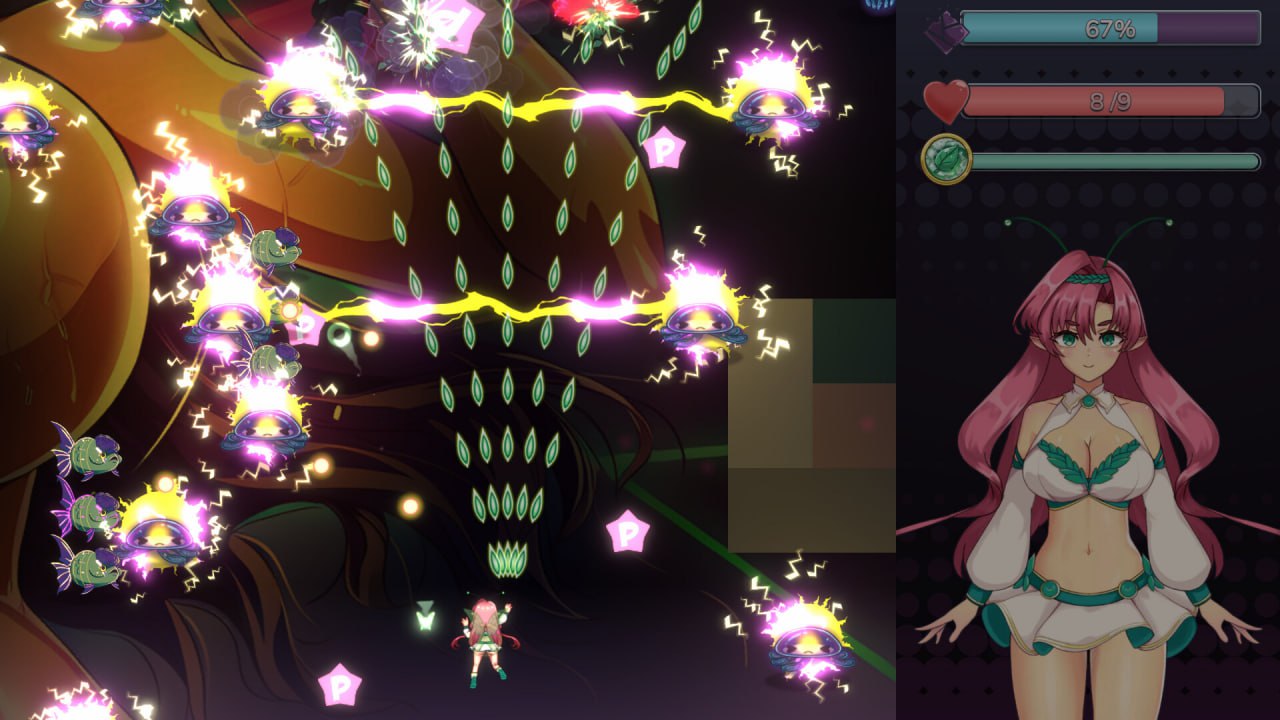This screenshot has width=1280, height=720.
Task: Click the player character sprite
Action: pyautogui.click(x=487, y=632)
